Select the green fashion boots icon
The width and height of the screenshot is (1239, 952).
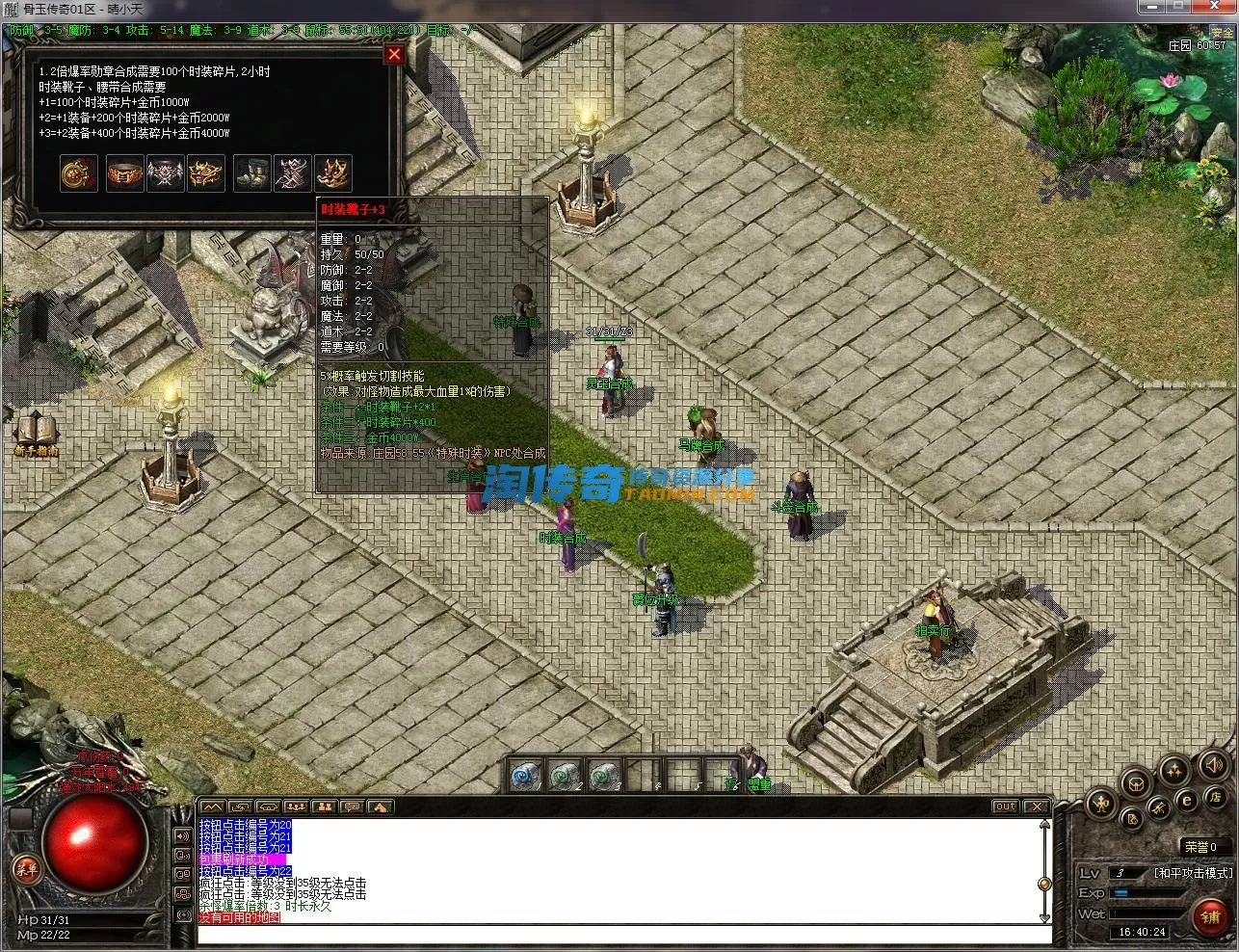(x=252, y=173)
